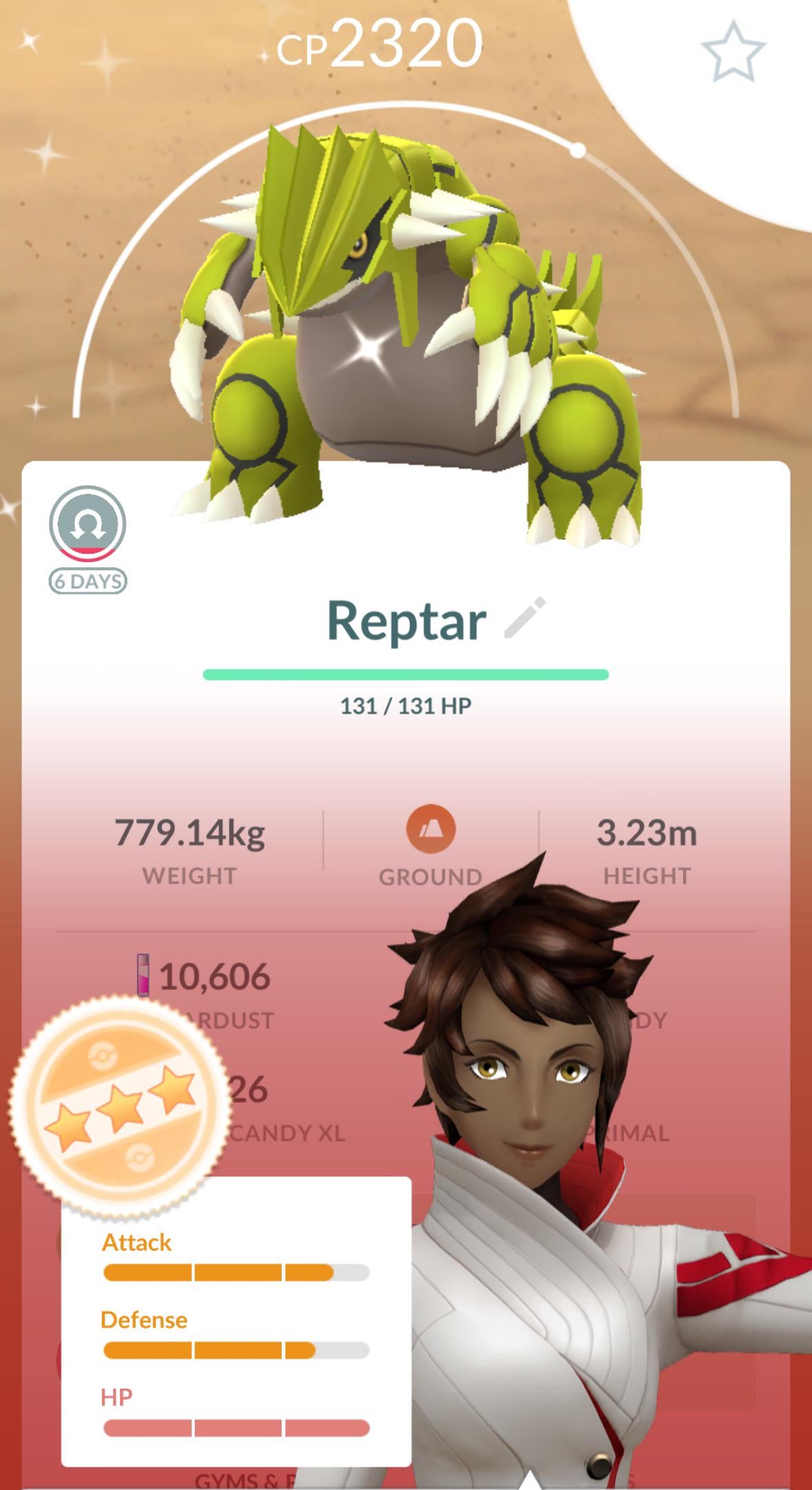Edit the nickname Reptar with the pencil

[525, 617]
